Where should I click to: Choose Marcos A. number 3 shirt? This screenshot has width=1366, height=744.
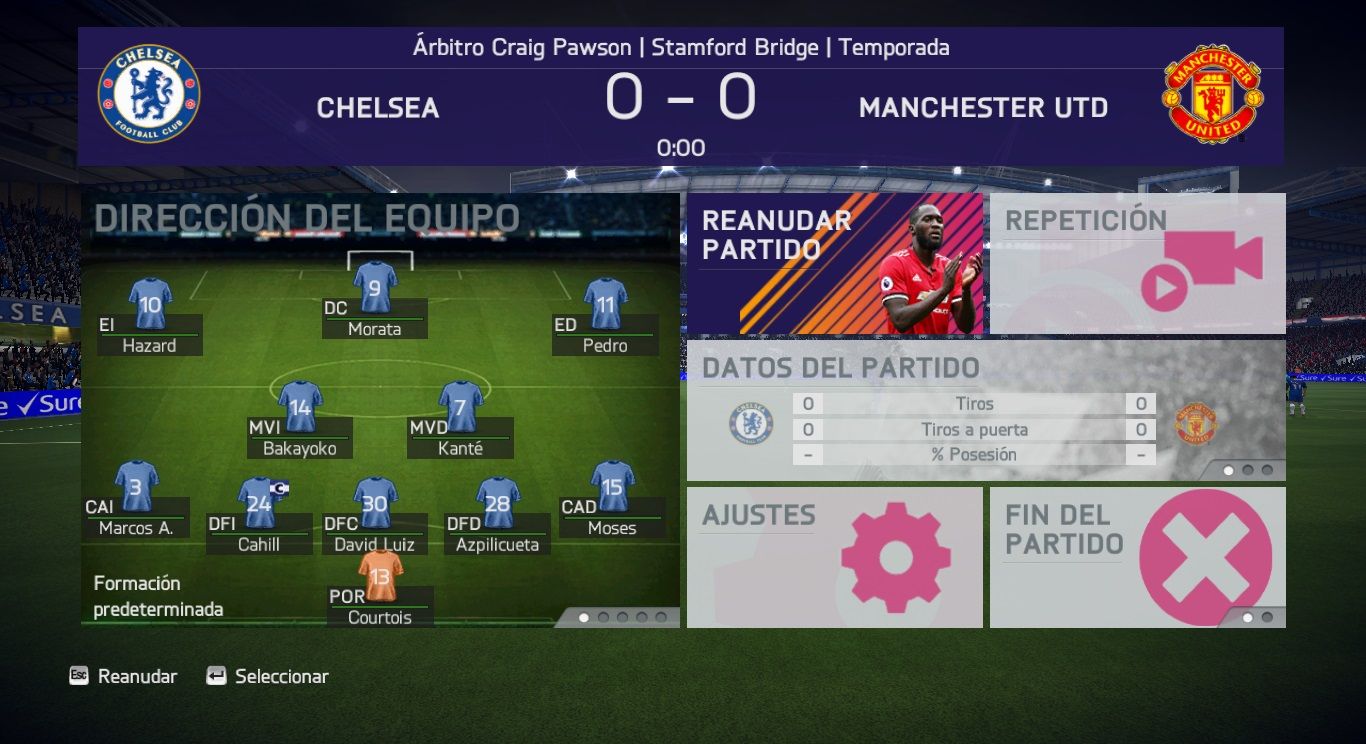136,486
